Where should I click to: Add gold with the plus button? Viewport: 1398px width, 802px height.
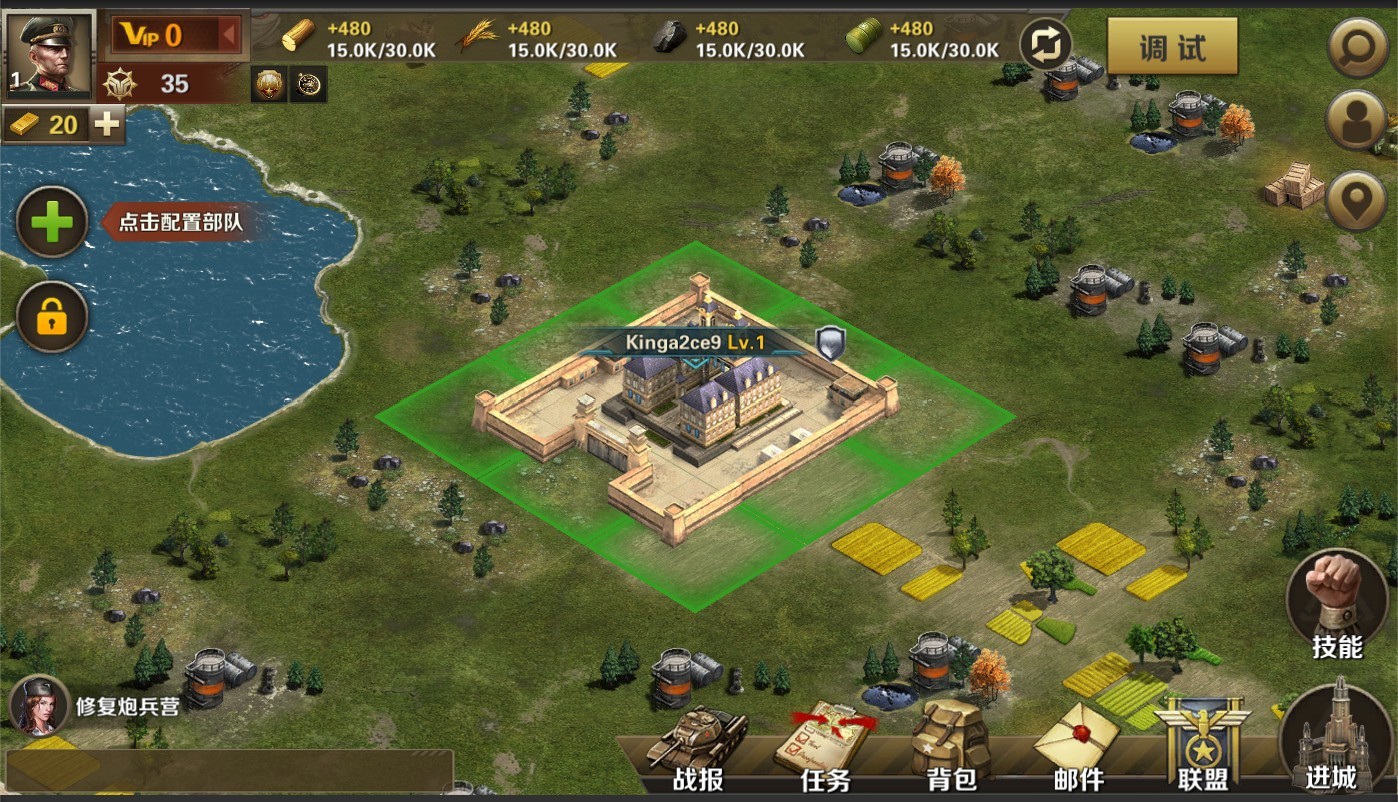108,124
